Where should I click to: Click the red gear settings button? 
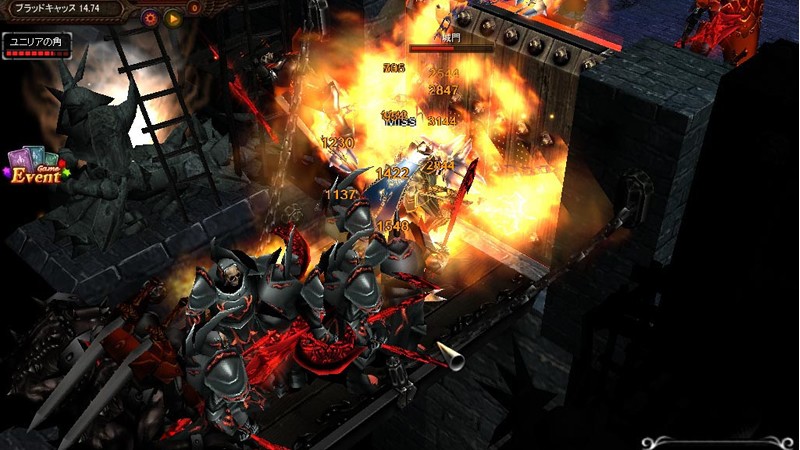click(151, 17)
